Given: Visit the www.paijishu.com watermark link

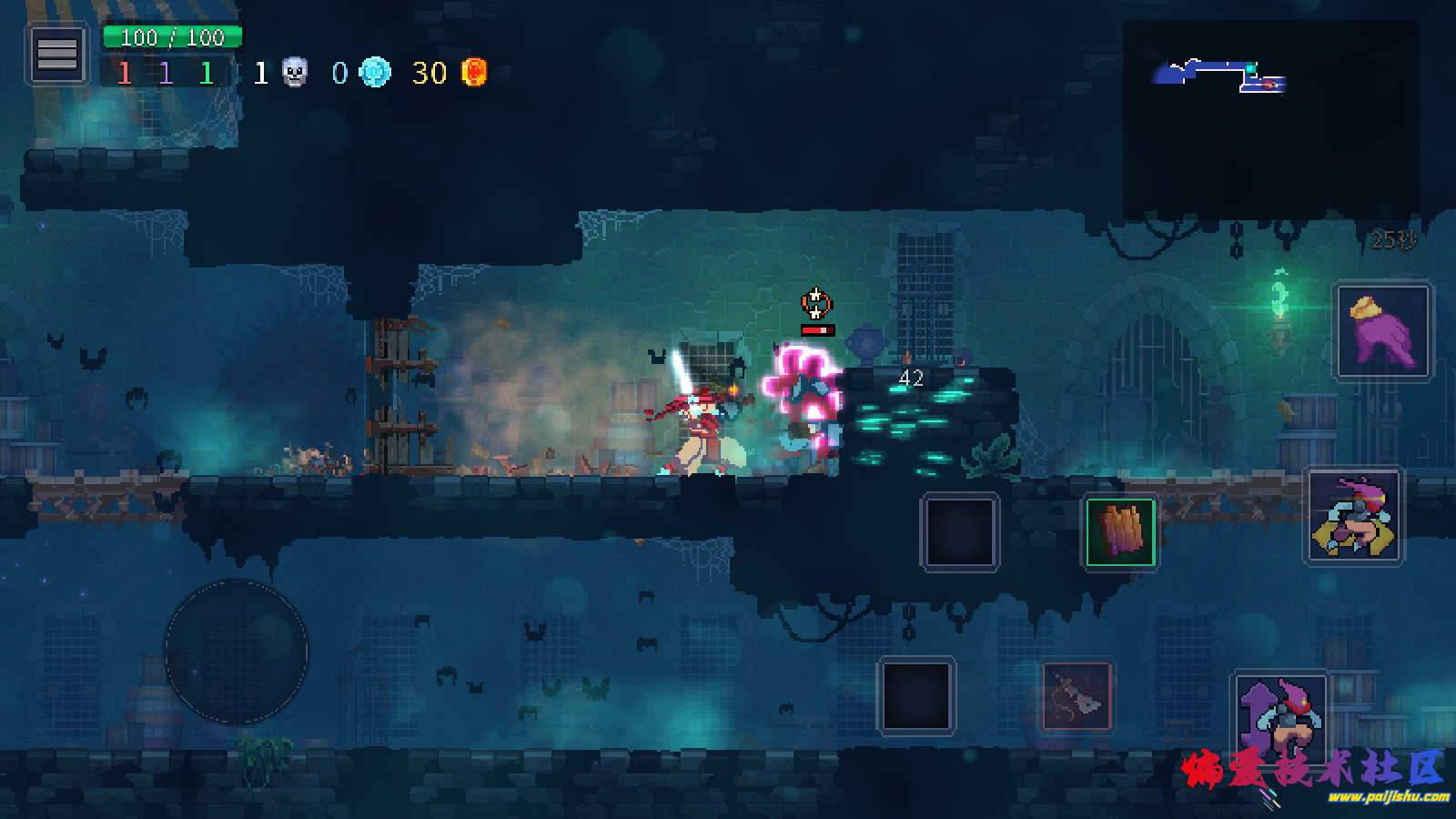Looking at the screenshot, I should point(1388,798).
